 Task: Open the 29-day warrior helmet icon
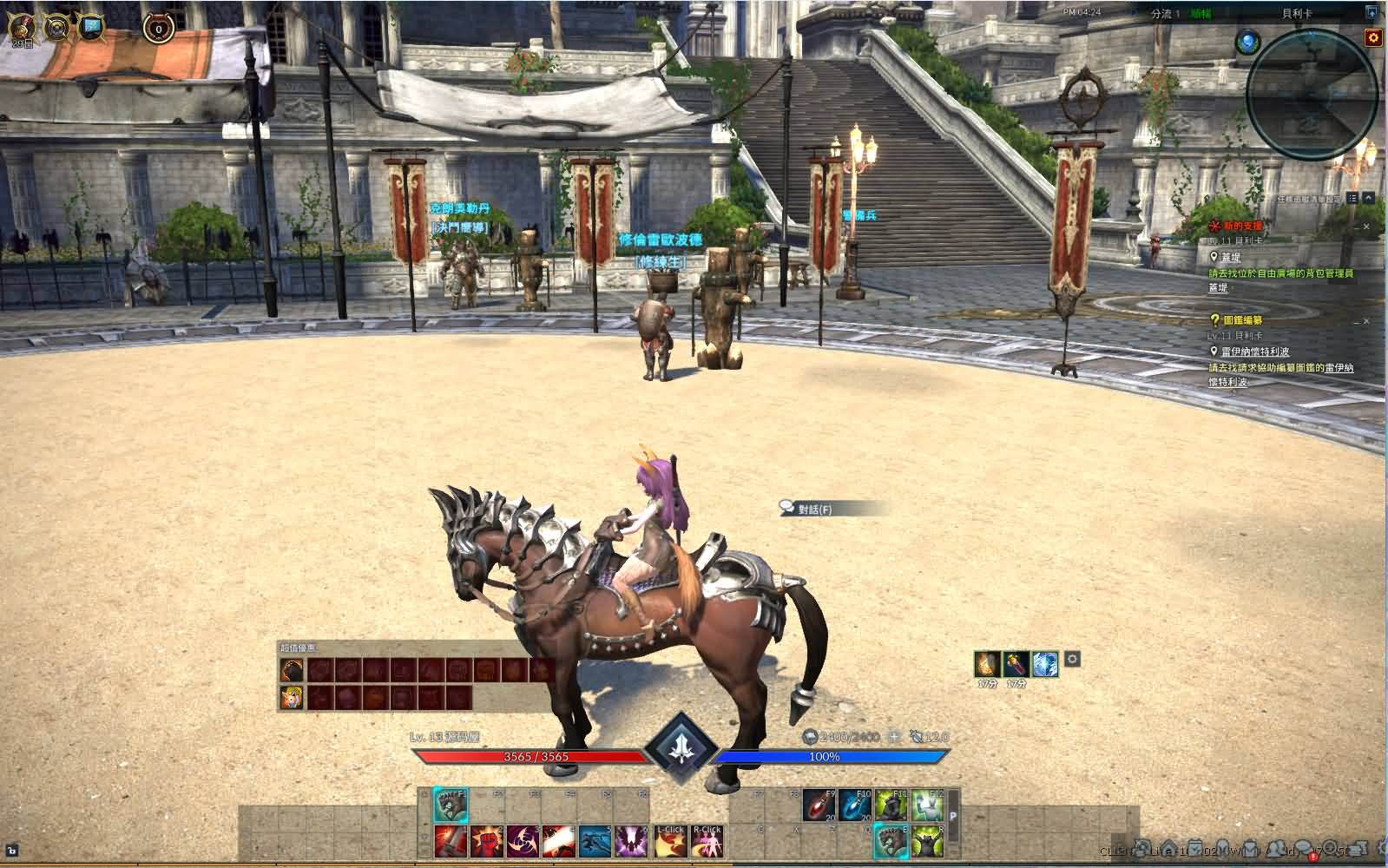pos(21,29)
